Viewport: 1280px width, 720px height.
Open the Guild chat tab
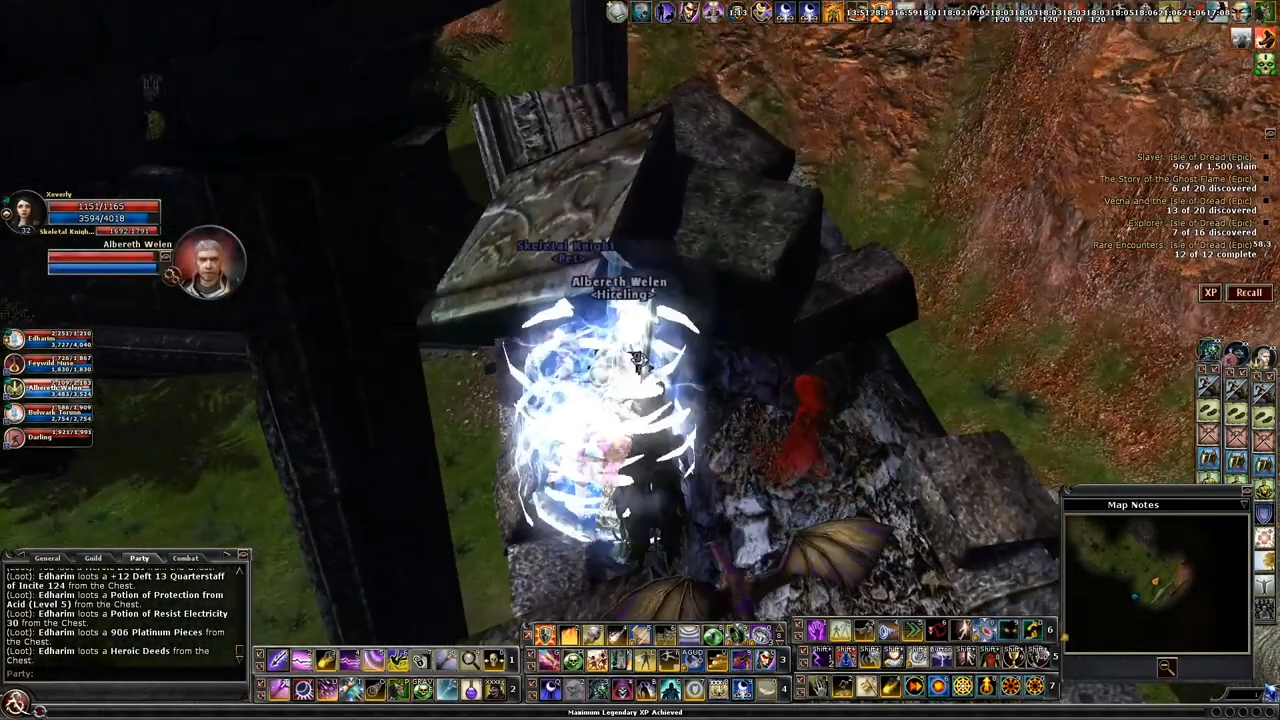pos(93,558)
